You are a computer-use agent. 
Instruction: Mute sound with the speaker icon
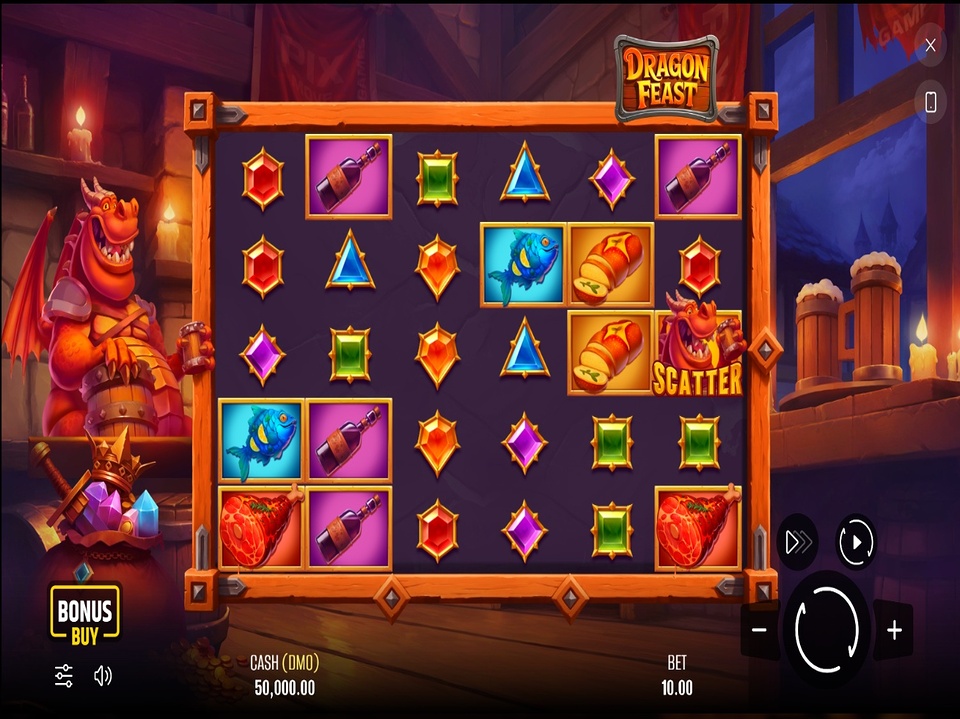[x=102, y=676]
